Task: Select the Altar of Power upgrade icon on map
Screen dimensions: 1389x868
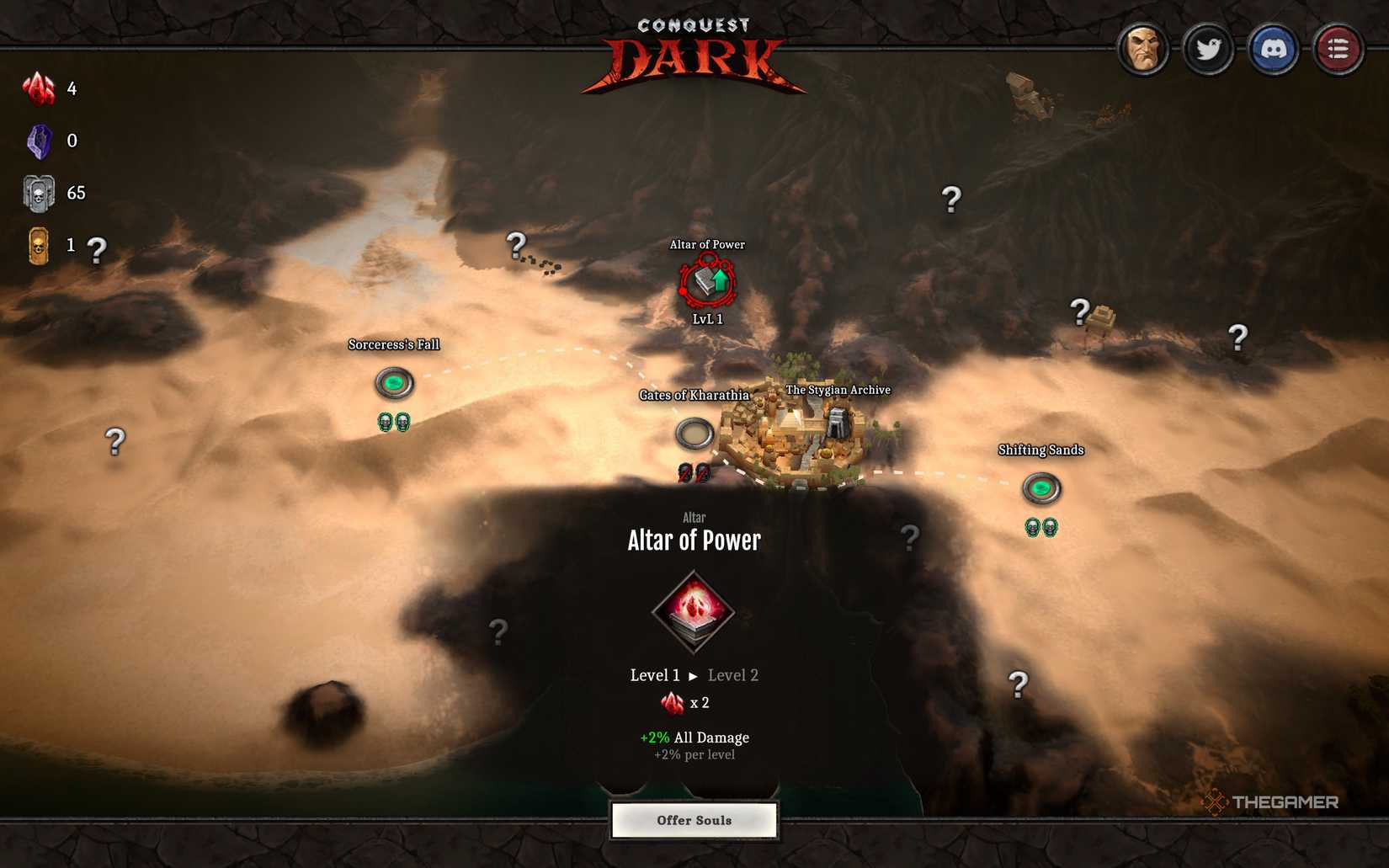Action: 705,281
